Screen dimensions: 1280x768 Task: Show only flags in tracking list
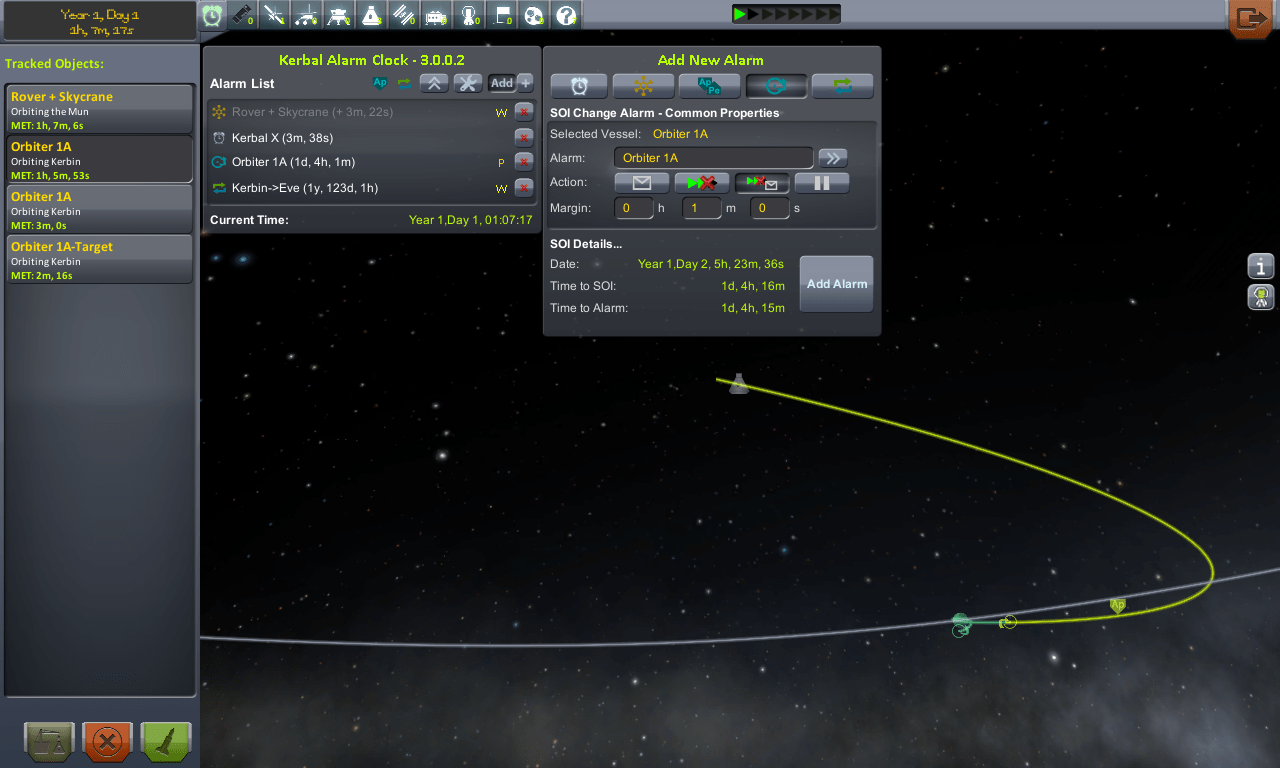click(501, 14)
